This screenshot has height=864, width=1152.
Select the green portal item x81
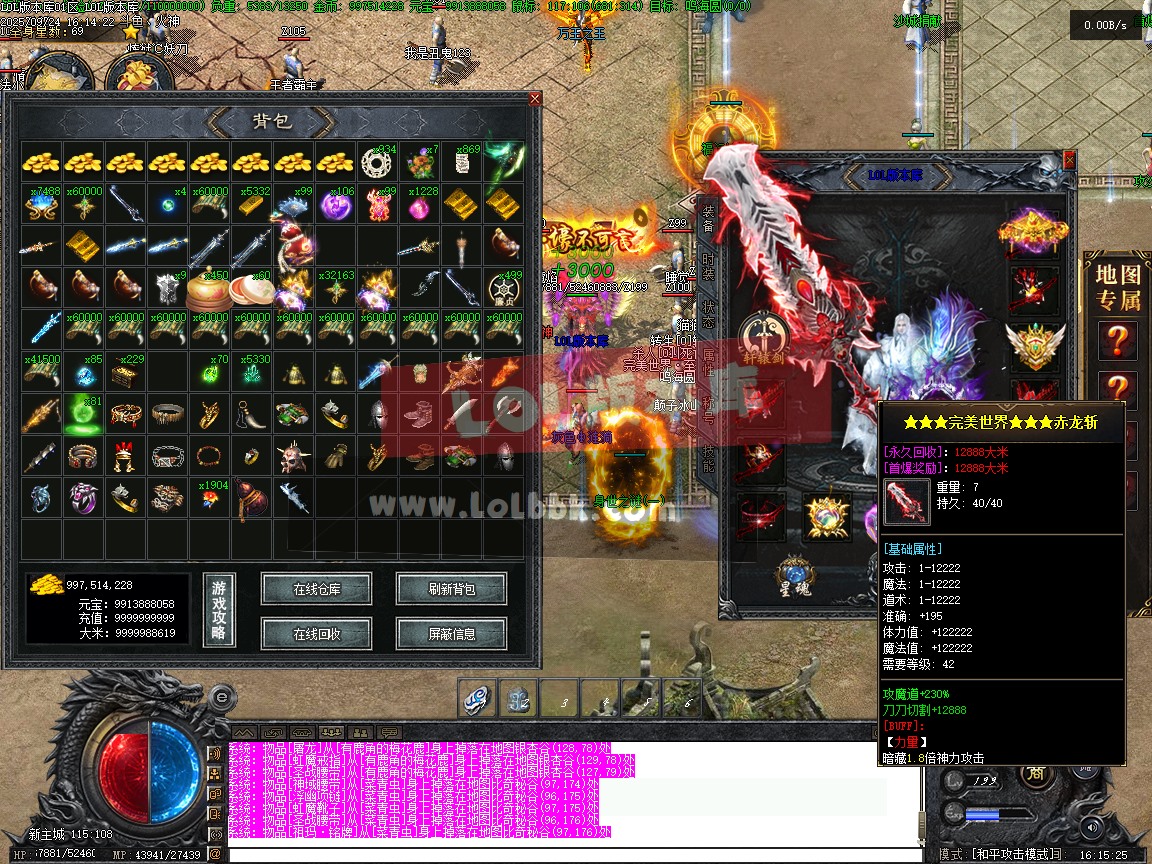[84, 414]
